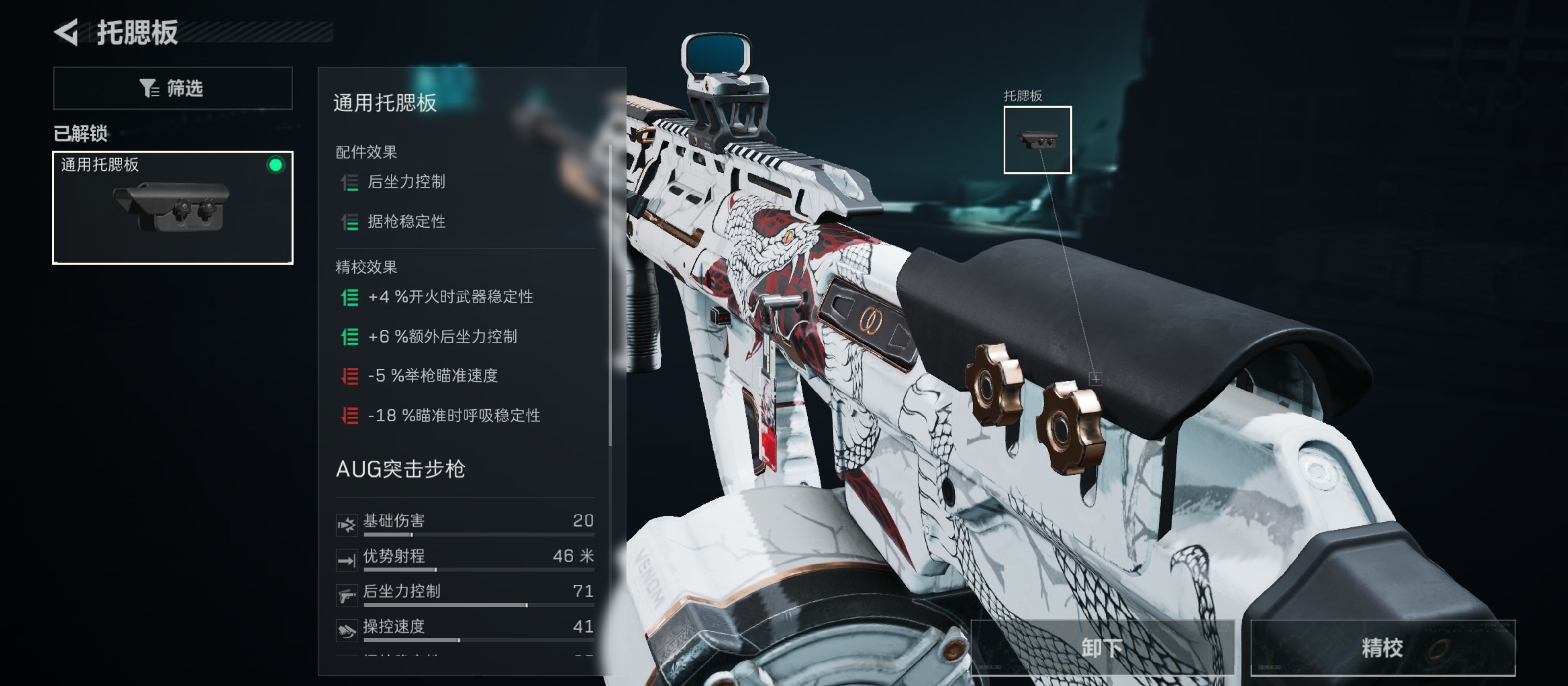Open calibration with the 精校 button
The height and width of the screenshot is (686, 1568).
point(1382,647)
